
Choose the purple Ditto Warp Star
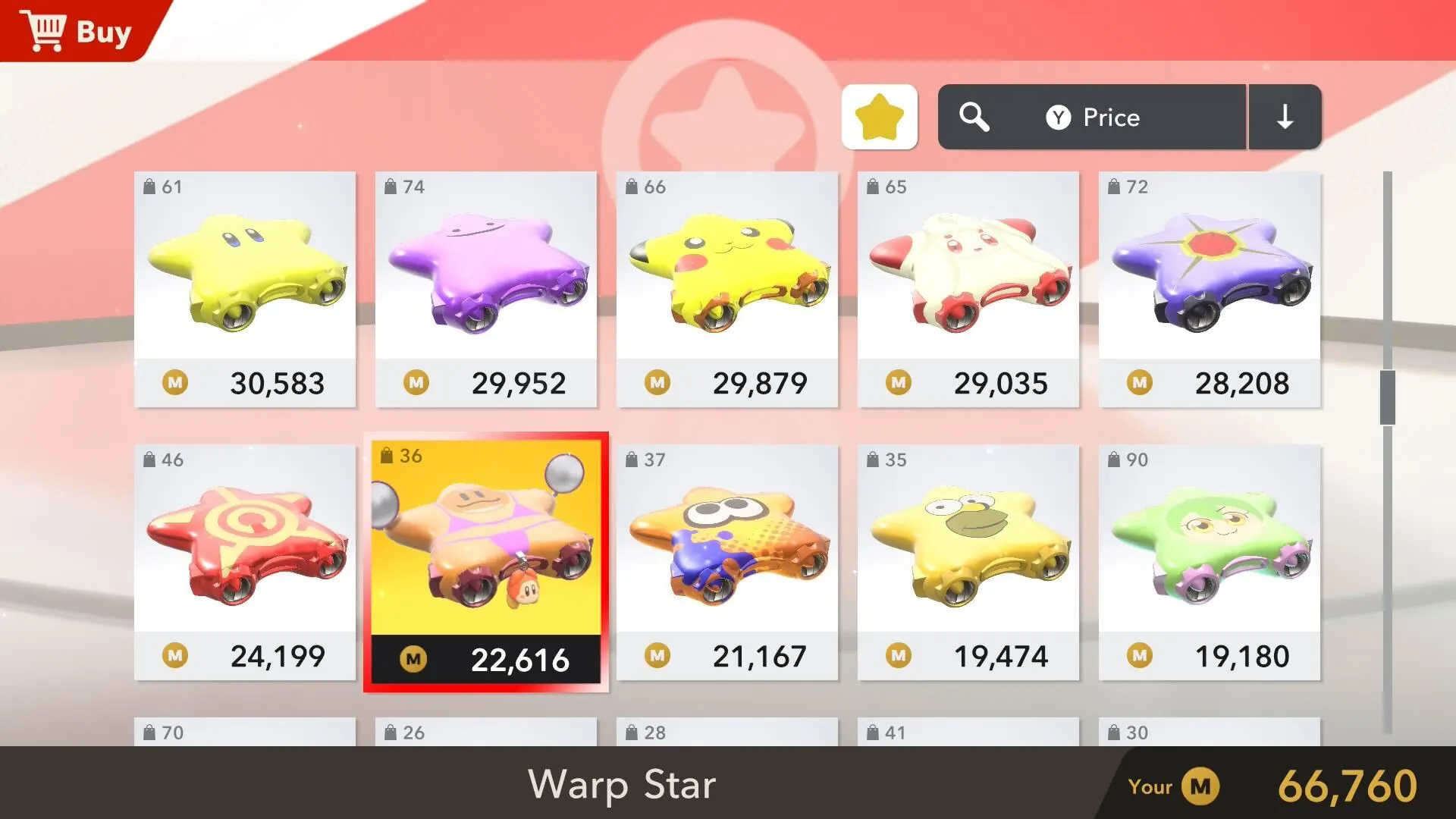click(x=486, y=289)
